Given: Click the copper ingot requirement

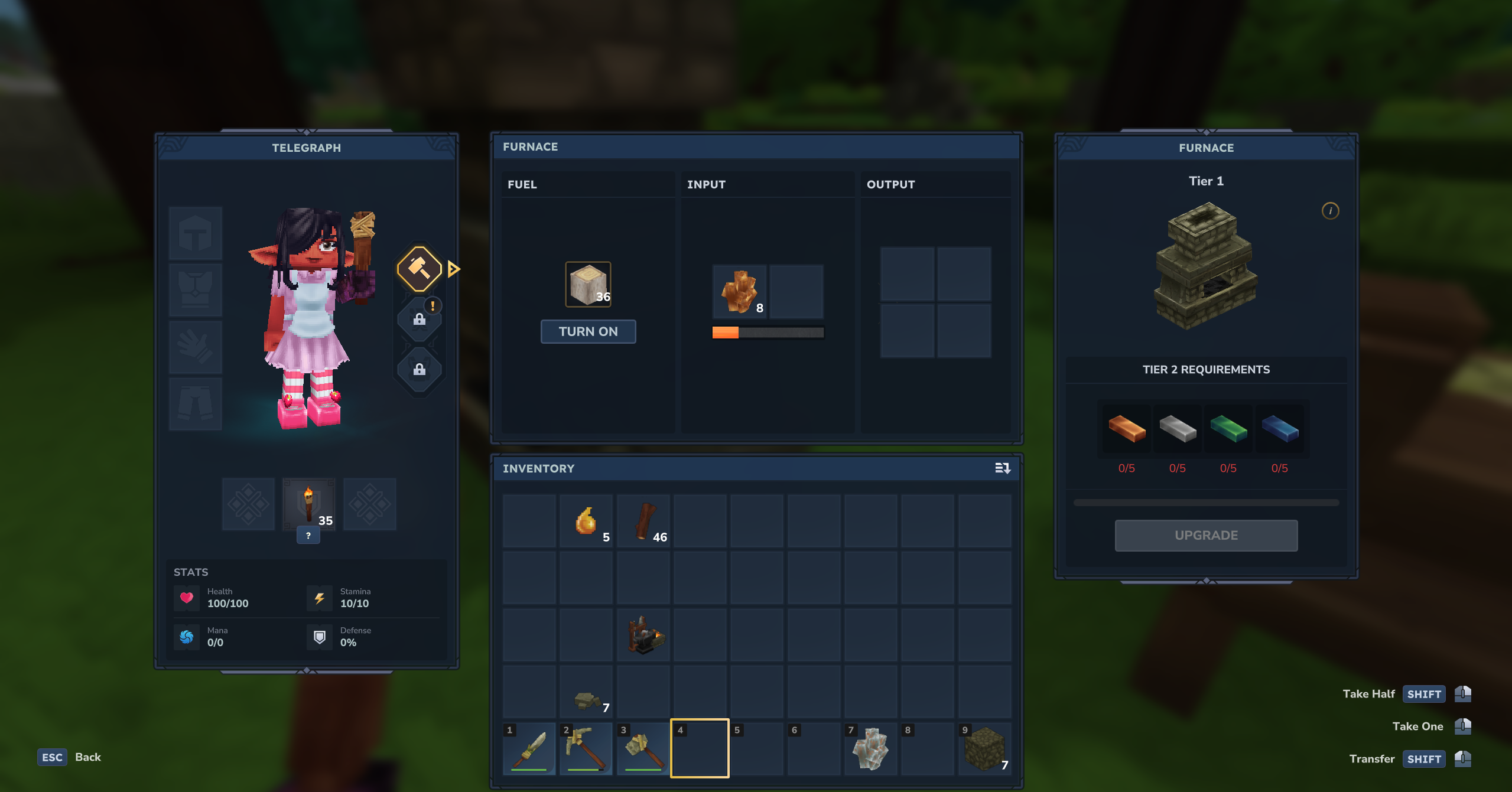Looking at the screenshot, I should point(1126,428).
